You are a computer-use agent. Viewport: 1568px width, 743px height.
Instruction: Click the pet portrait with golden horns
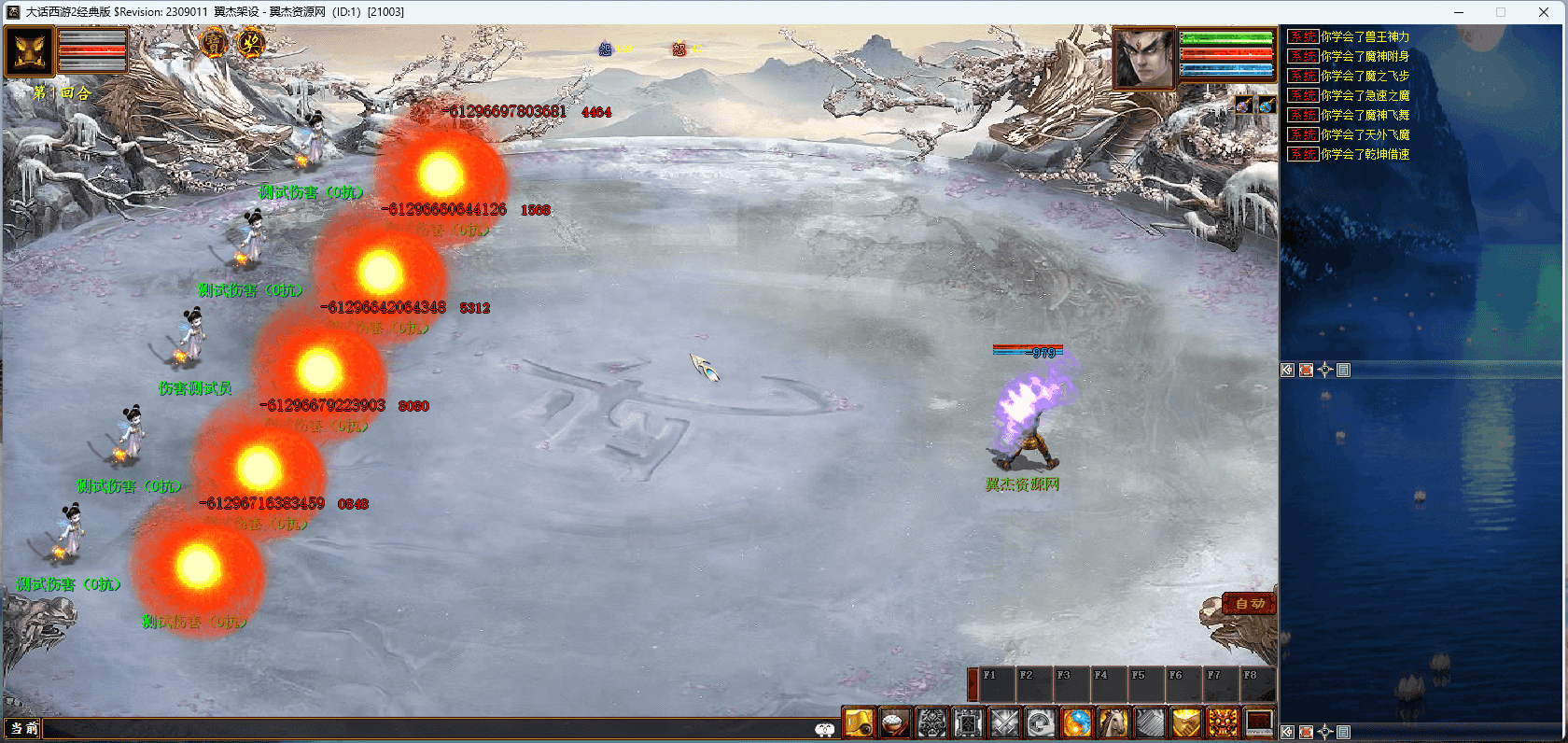(x=29, y=51)
